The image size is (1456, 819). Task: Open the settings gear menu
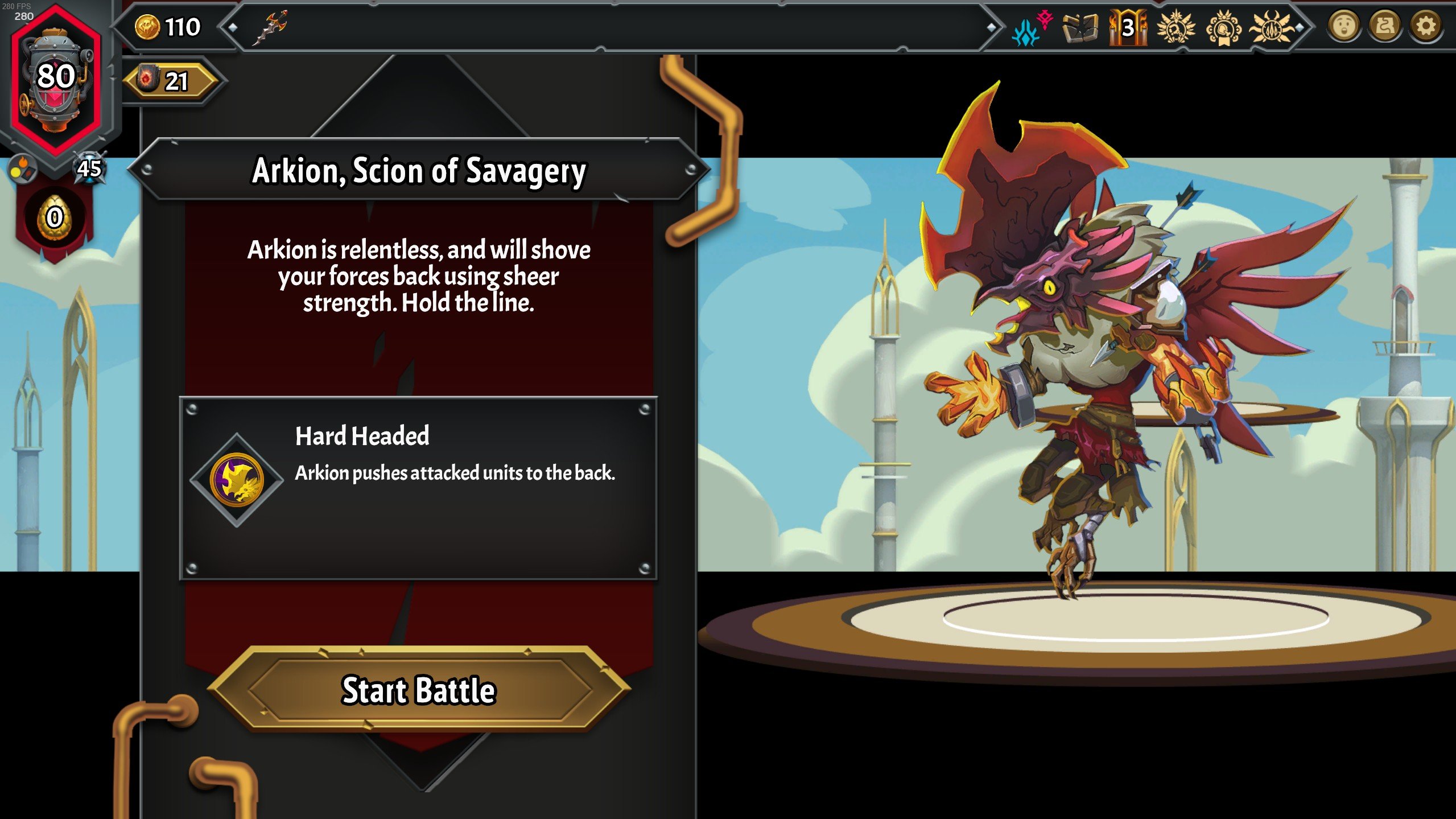(1425, 26)
